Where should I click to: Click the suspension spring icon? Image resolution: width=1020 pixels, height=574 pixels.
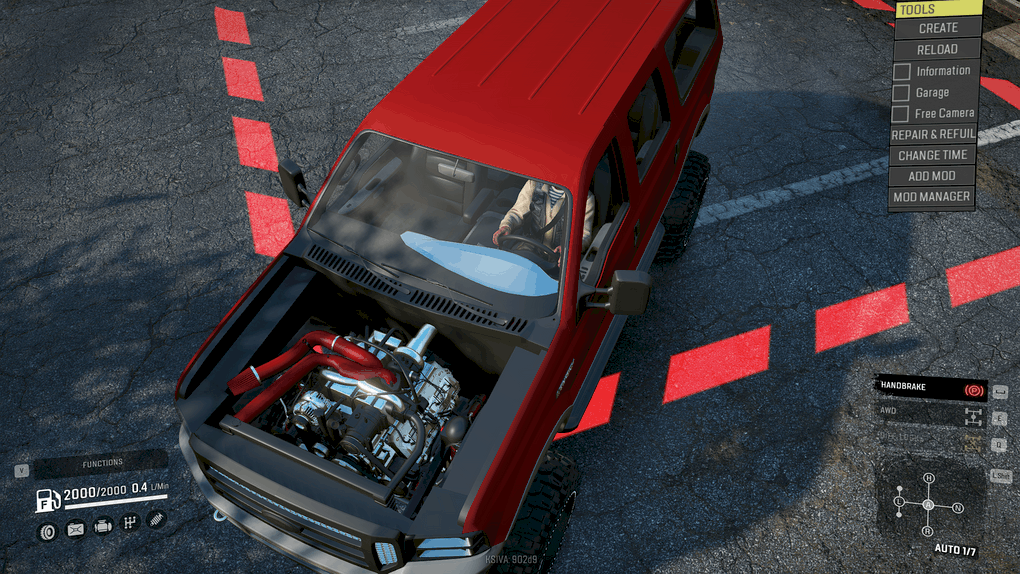(x=156, y=519)
